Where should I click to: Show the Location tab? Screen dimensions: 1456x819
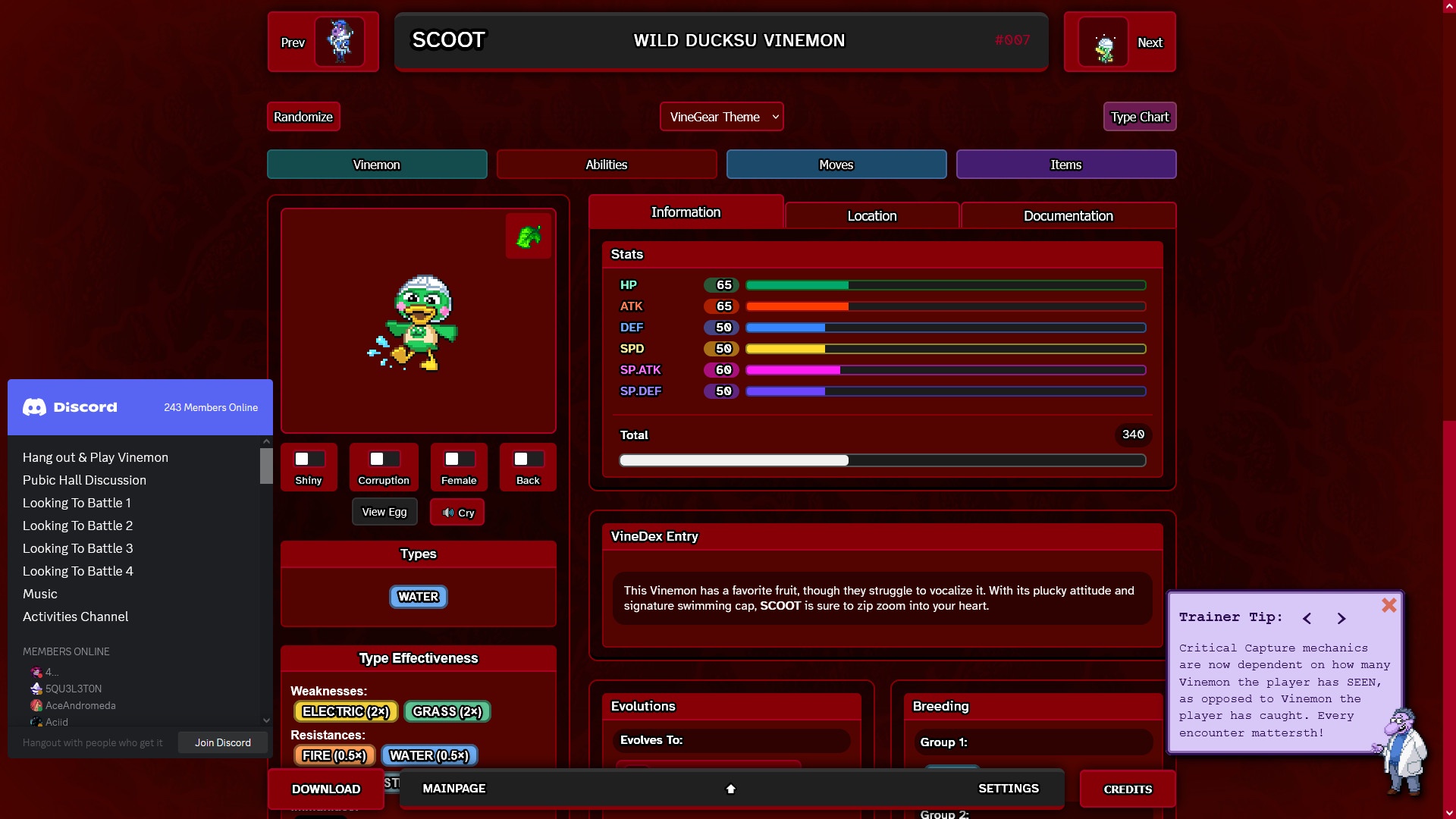tap(871, 216)
